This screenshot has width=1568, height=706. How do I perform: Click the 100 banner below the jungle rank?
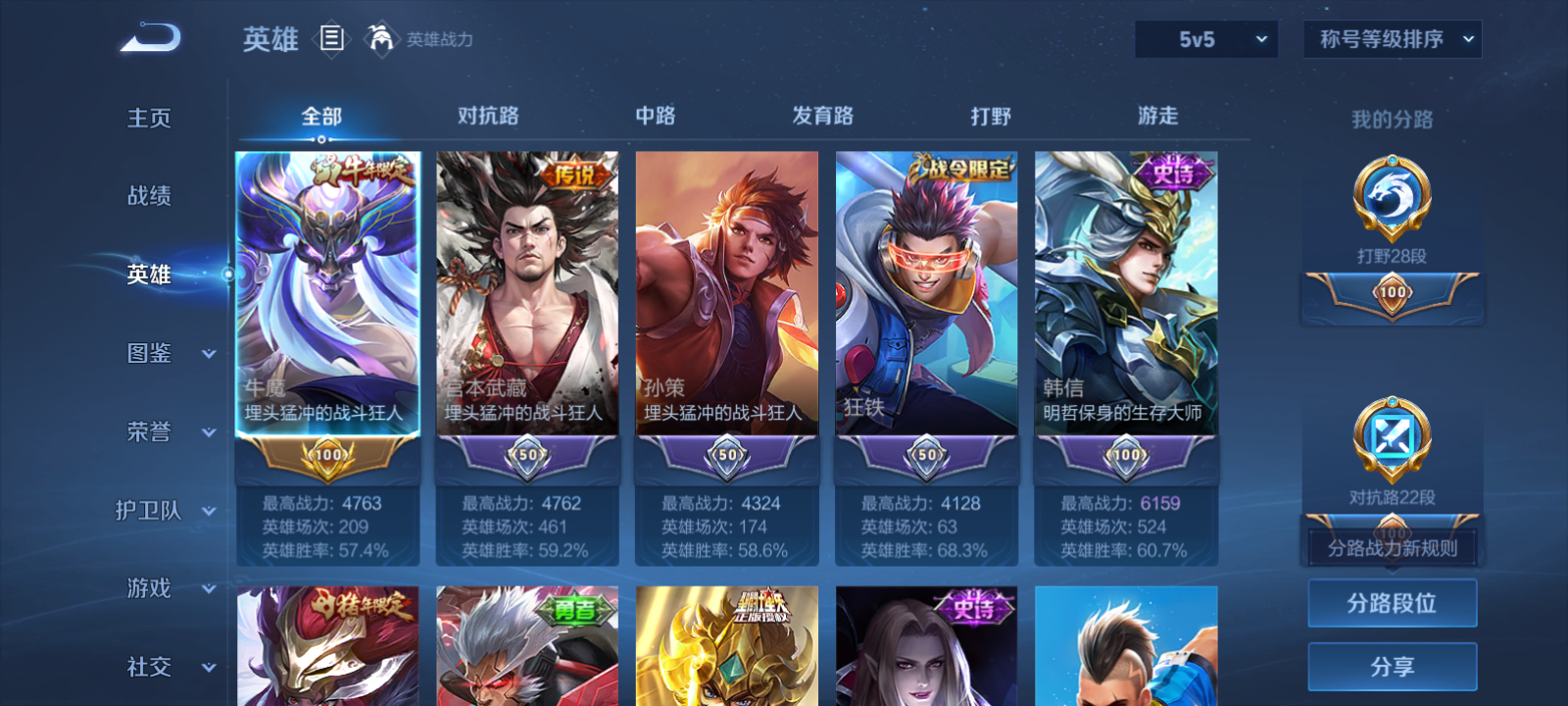(x=1392, y=294)
